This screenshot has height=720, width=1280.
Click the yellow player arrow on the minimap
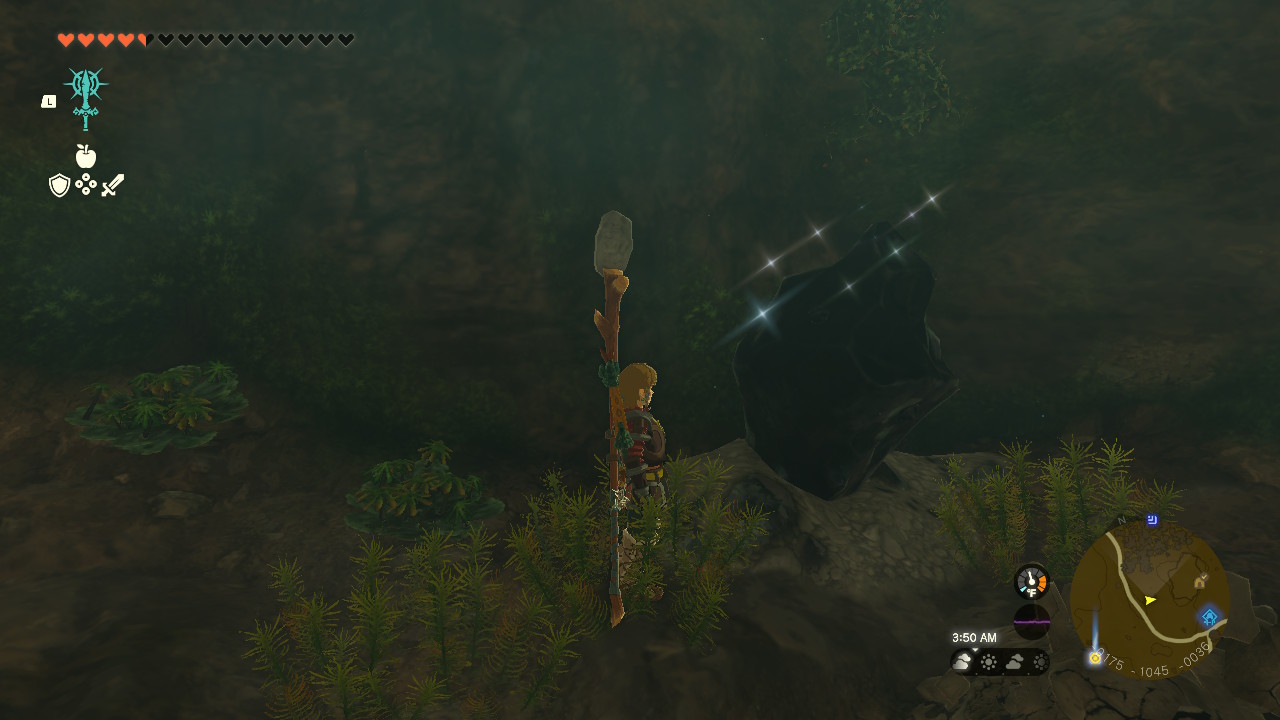pyautogui.click(x=1149, y=600)
